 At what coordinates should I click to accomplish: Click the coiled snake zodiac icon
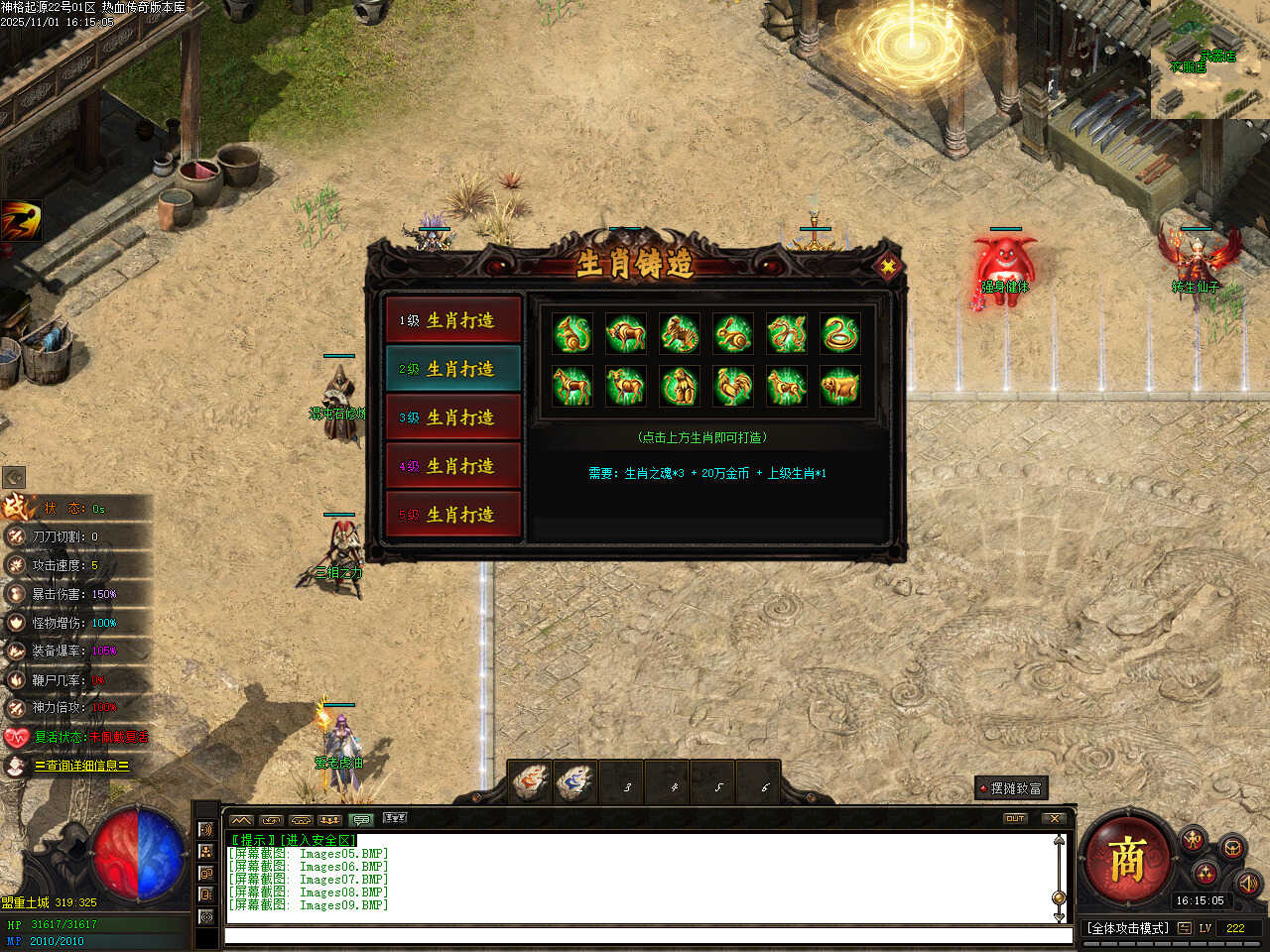[x=840, y=334]
